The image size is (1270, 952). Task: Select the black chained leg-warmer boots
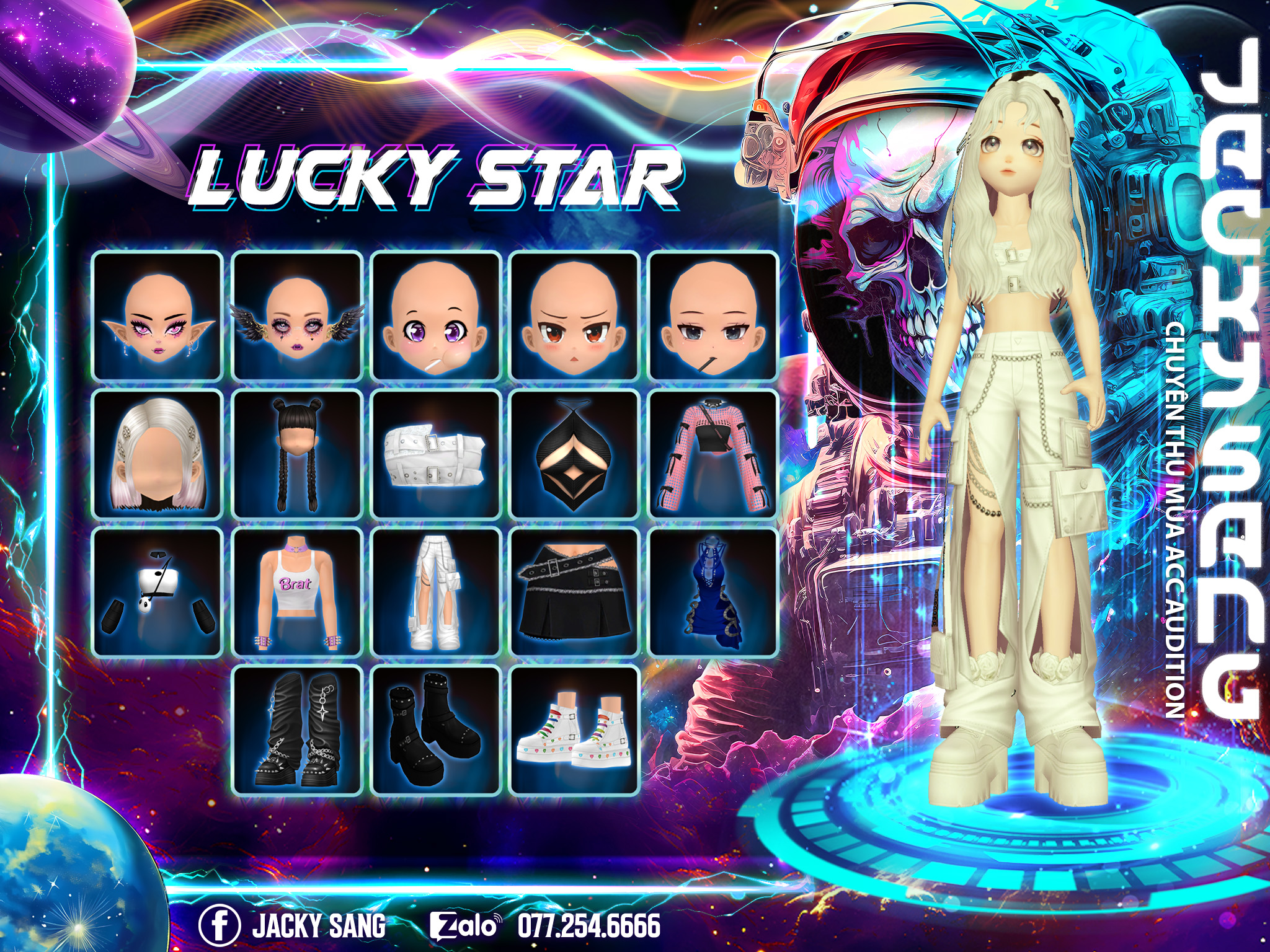(297, 730)
